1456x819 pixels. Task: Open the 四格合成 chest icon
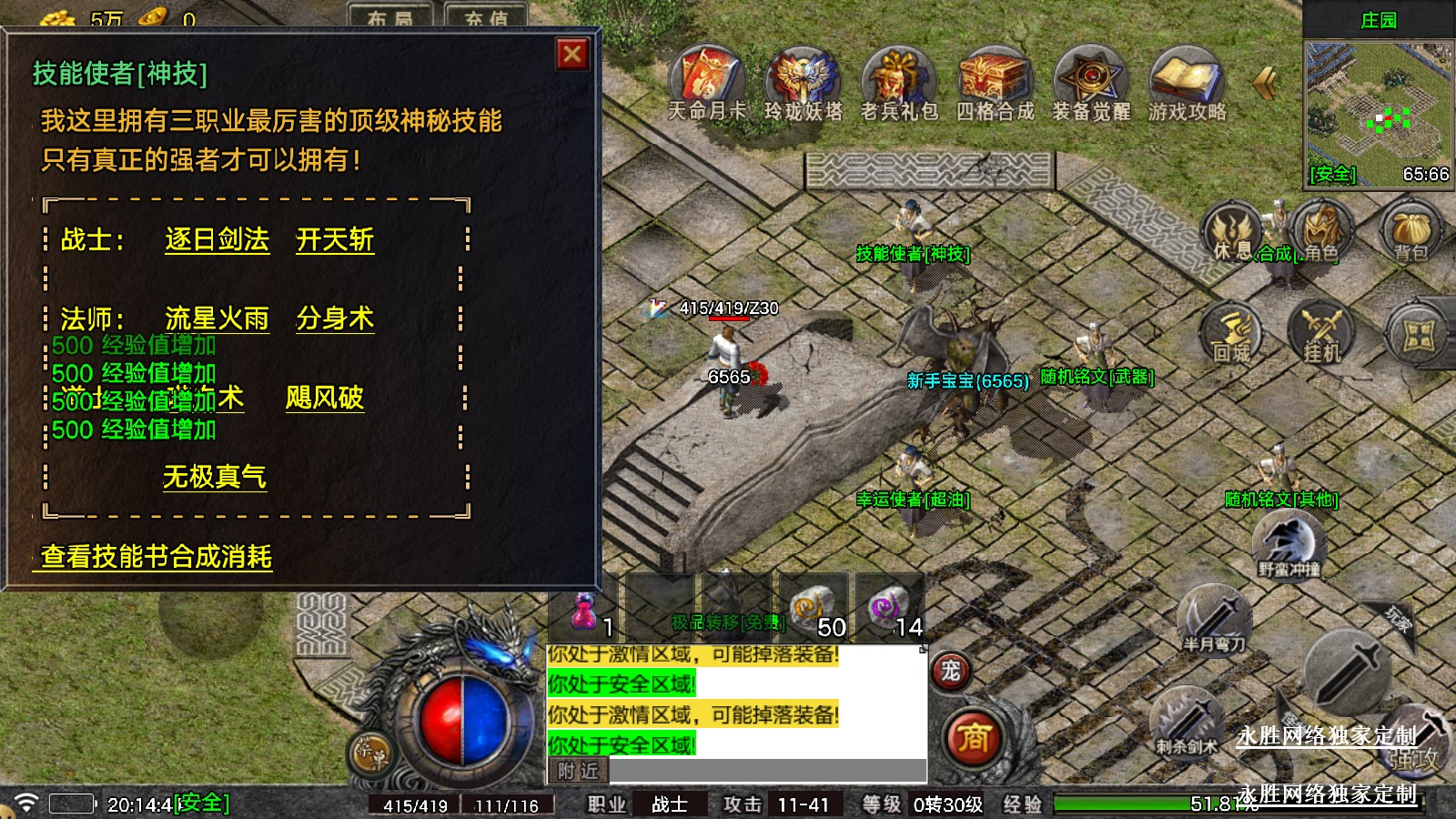tap(995, 80)
